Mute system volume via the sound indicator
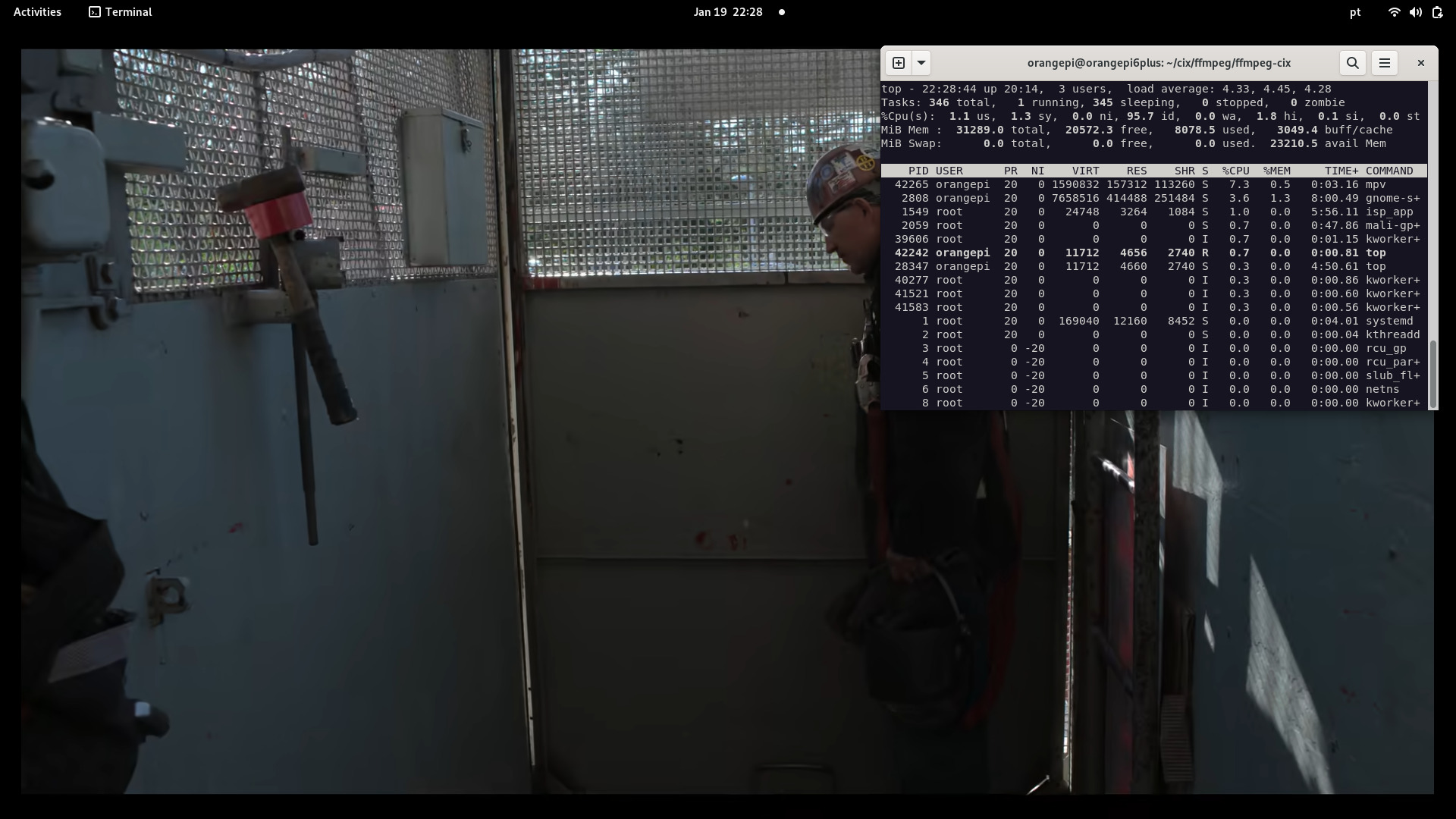Image resolution: width=1456 pixels, height=819 pixels. pos(1416,12)
